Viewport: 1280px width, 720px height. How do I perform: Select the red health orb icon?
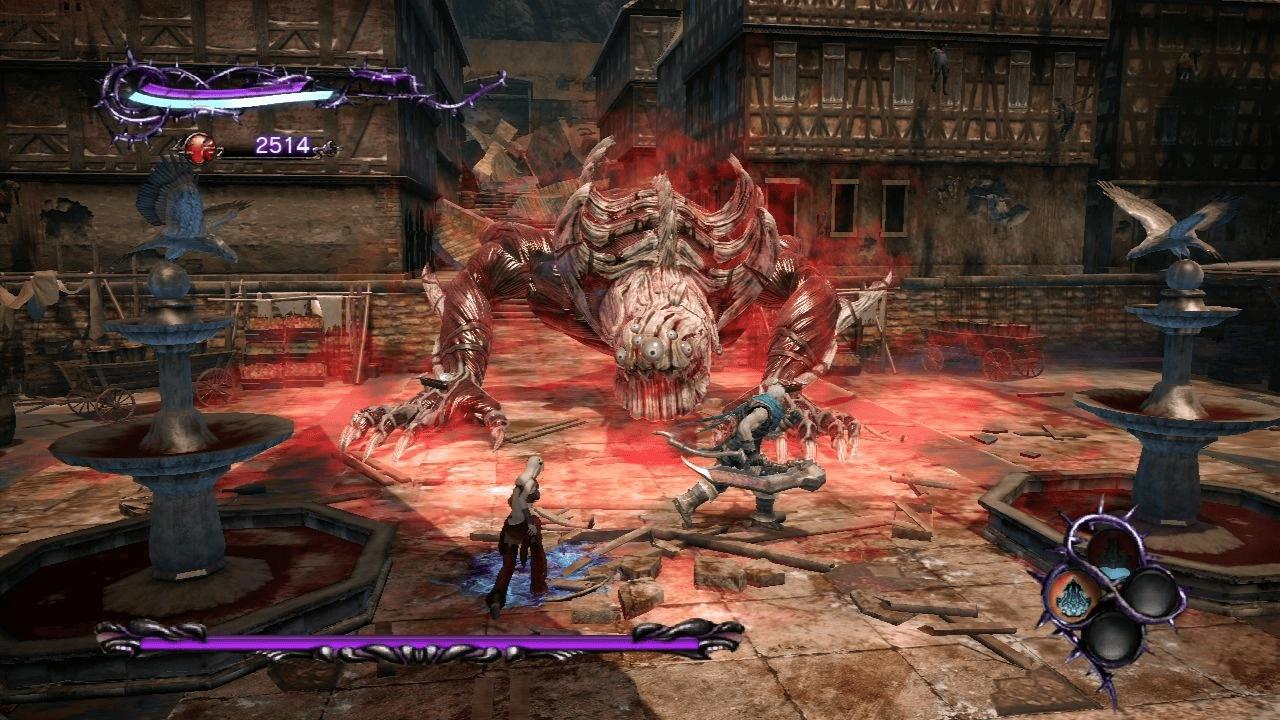[200, 148]
